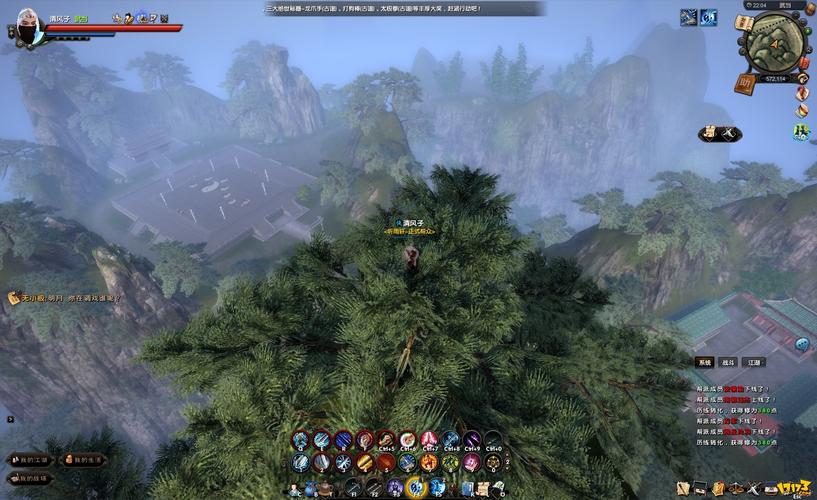
Task: Switch to the 战斗 chat tab
Action: 729,362
